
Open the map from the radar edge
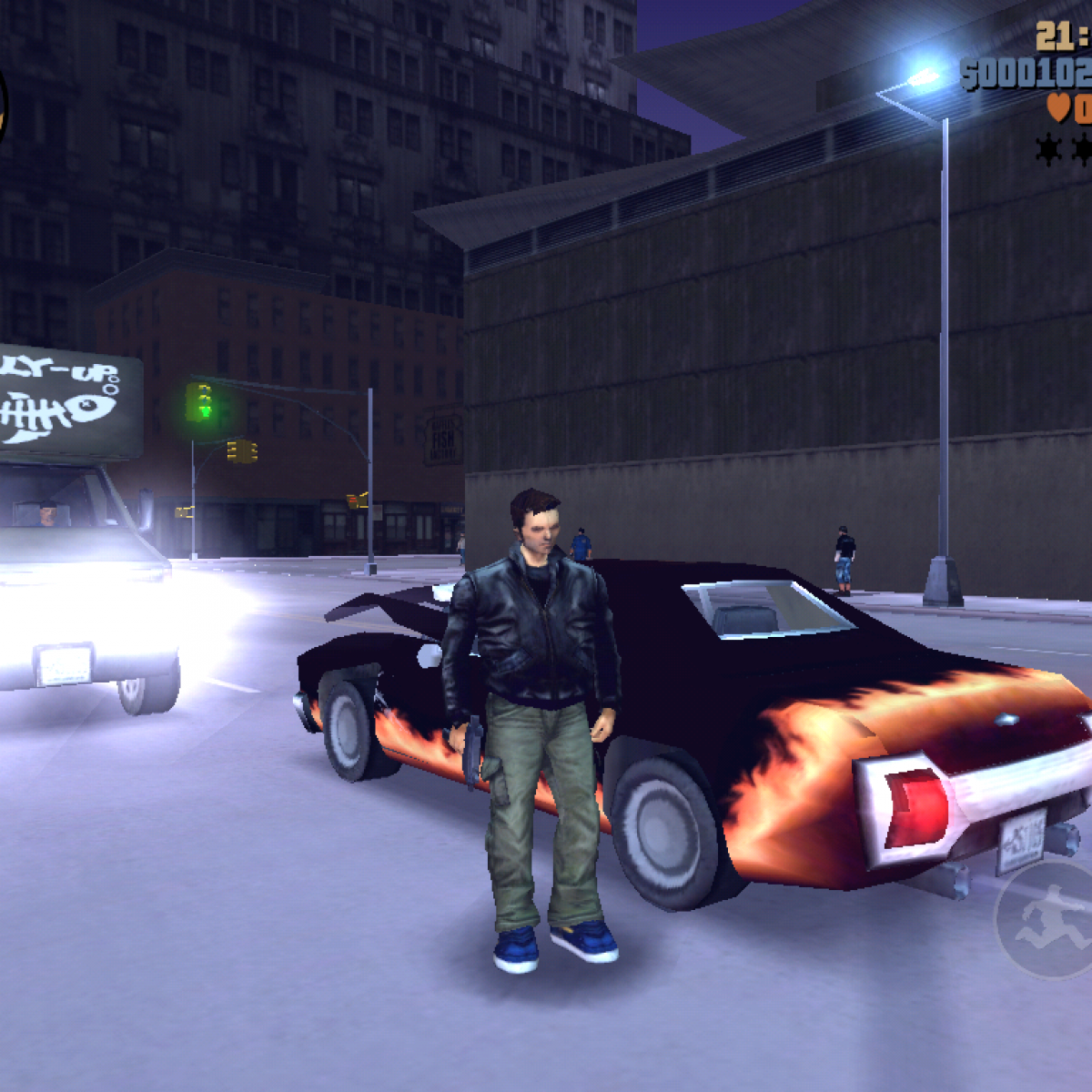[x=3, y=107]
